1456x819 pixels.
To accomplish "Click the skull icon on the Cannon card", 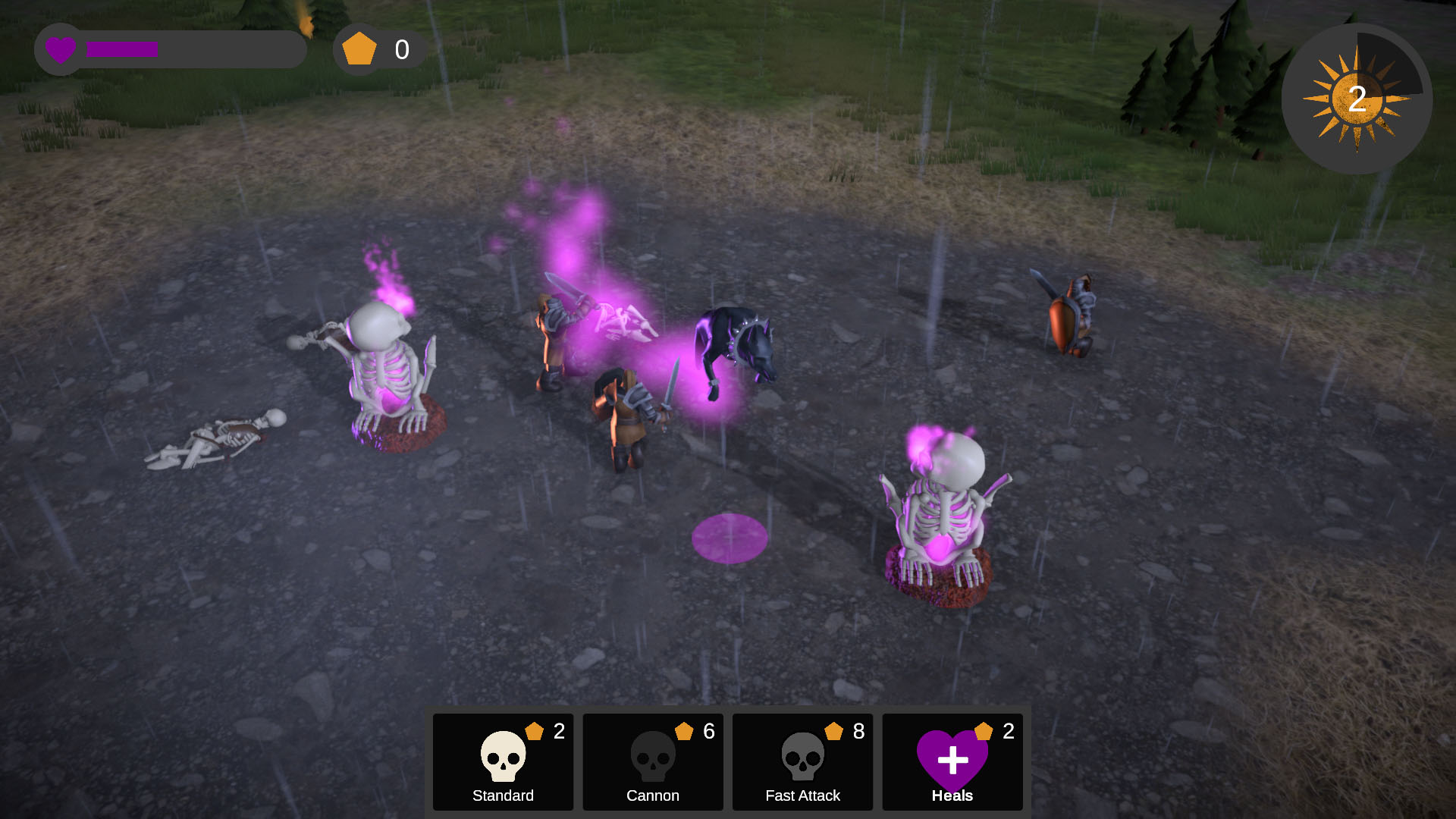I will point(652,756).
